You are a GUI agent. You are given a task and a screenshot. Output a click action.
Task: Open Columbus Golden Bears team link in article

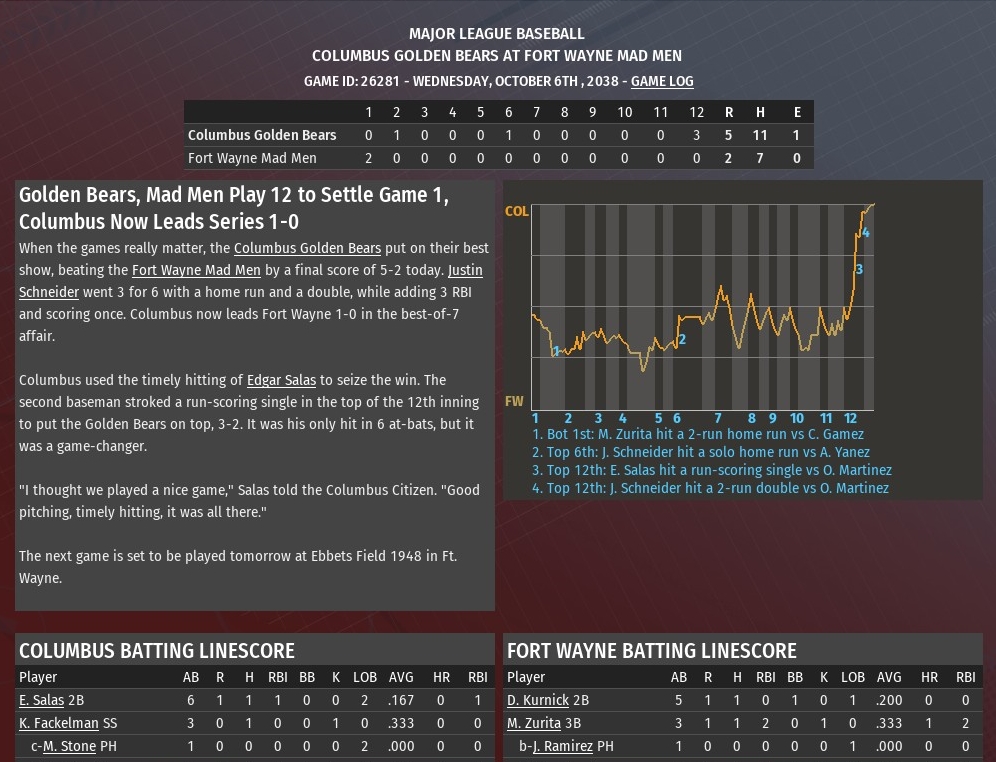(307, 248)
